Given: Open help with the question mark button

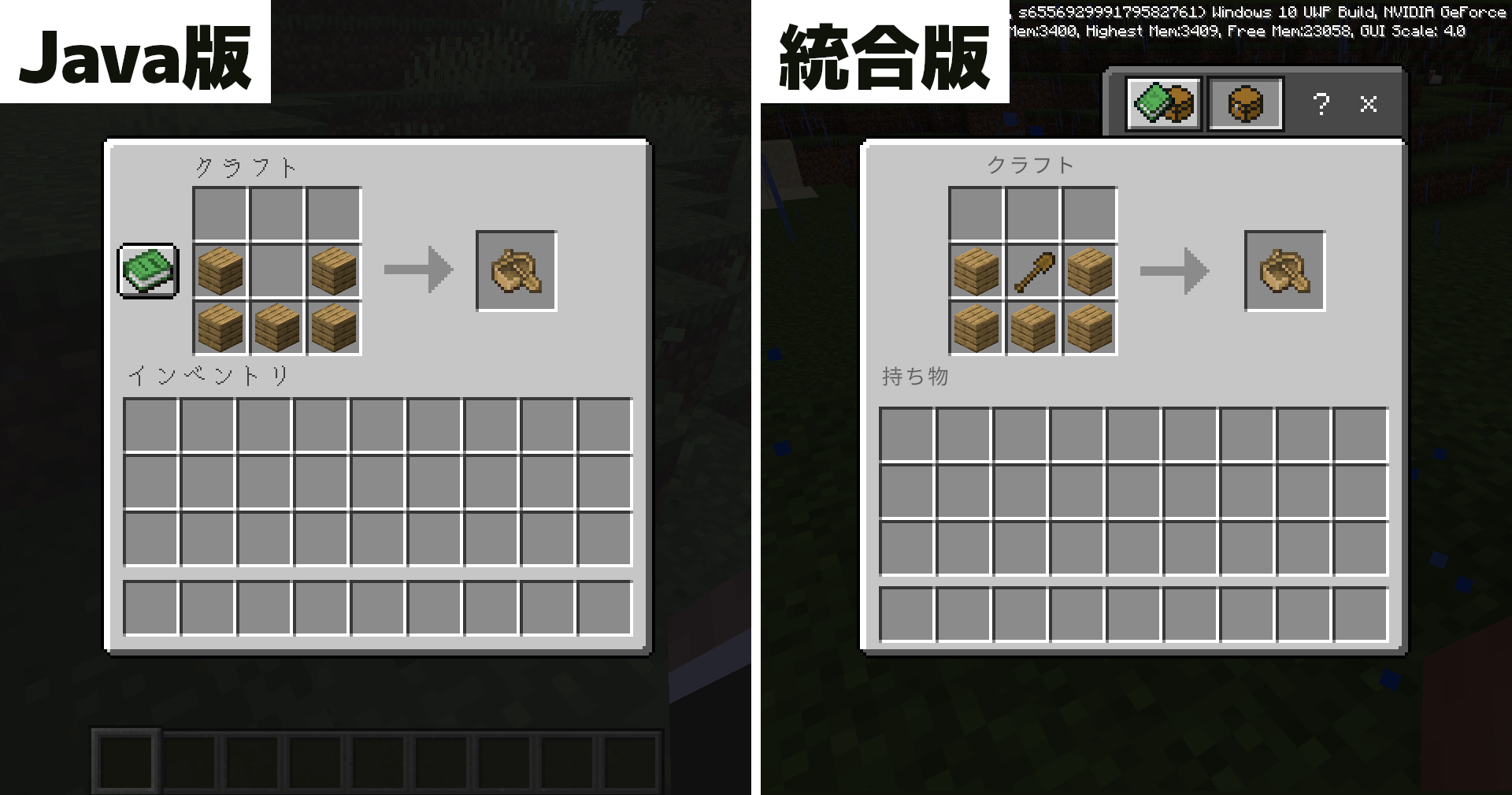Looking at the screenshot, I should (1321, 103).
